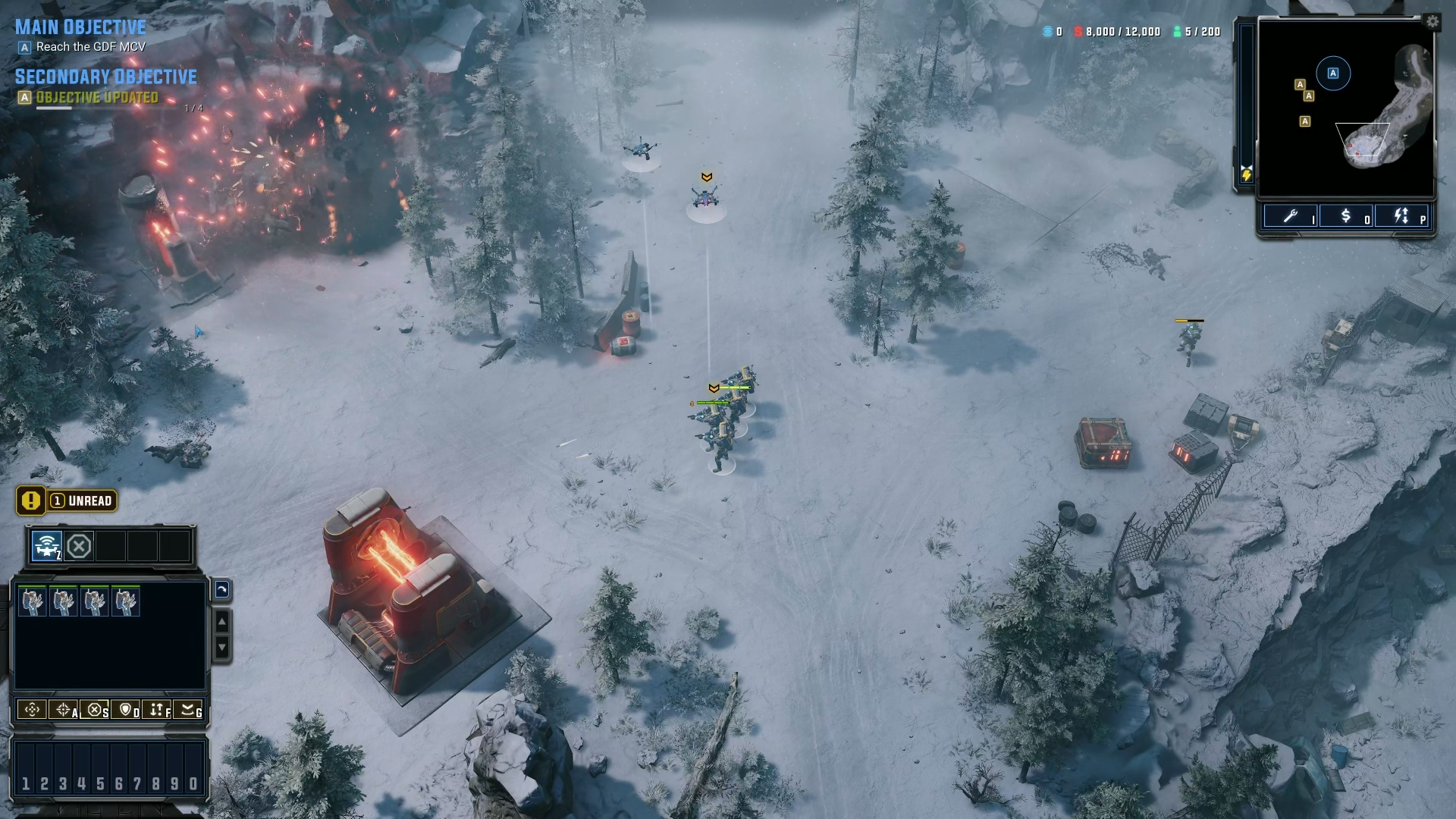Select the Force-fire command icon (F)
The height and width of the screenshot is (819, 1456).
point(155,711)
